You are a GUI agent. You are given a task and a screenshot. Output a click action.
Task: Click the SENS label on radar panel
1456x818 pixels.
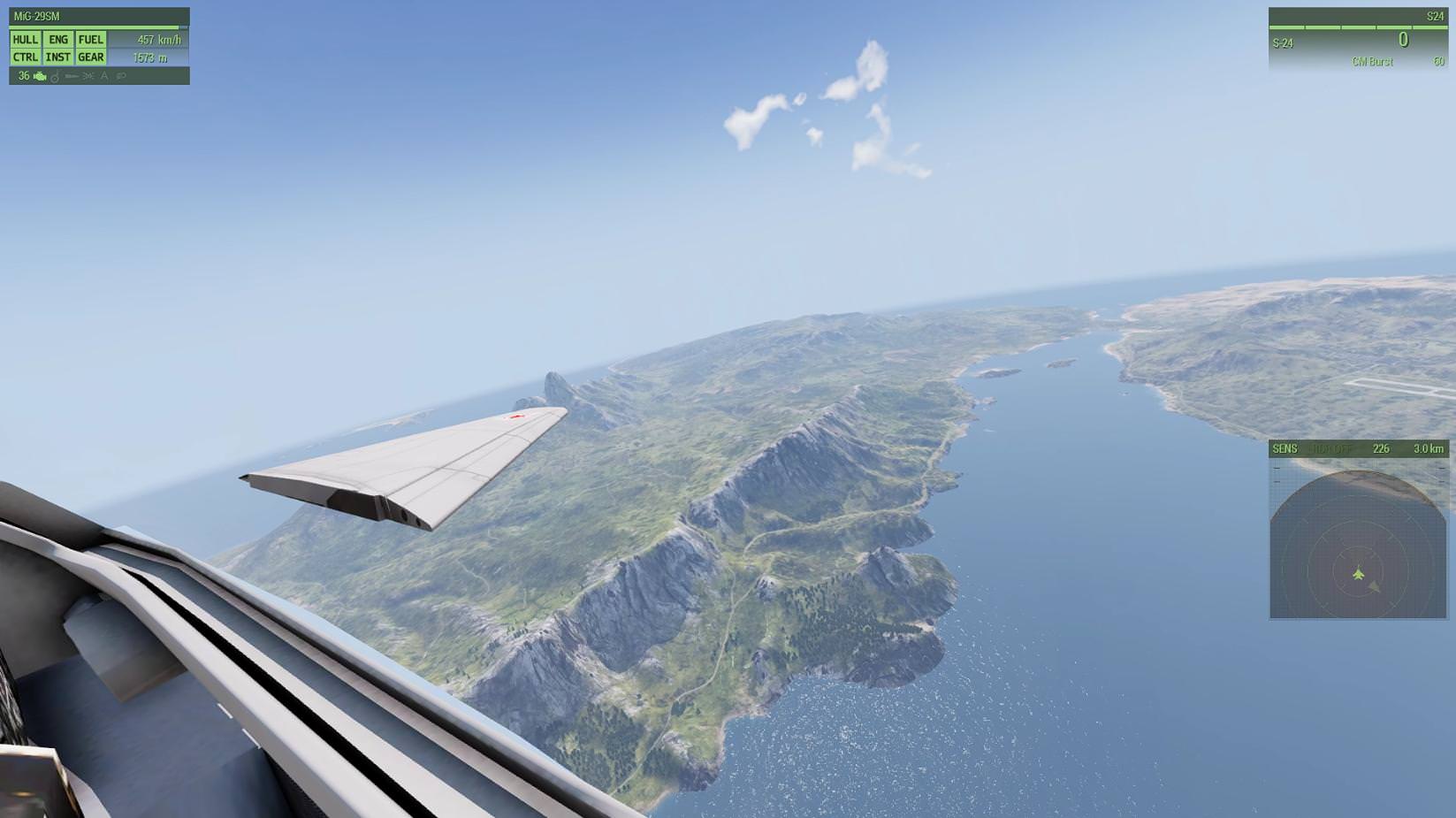point(1284,449)
